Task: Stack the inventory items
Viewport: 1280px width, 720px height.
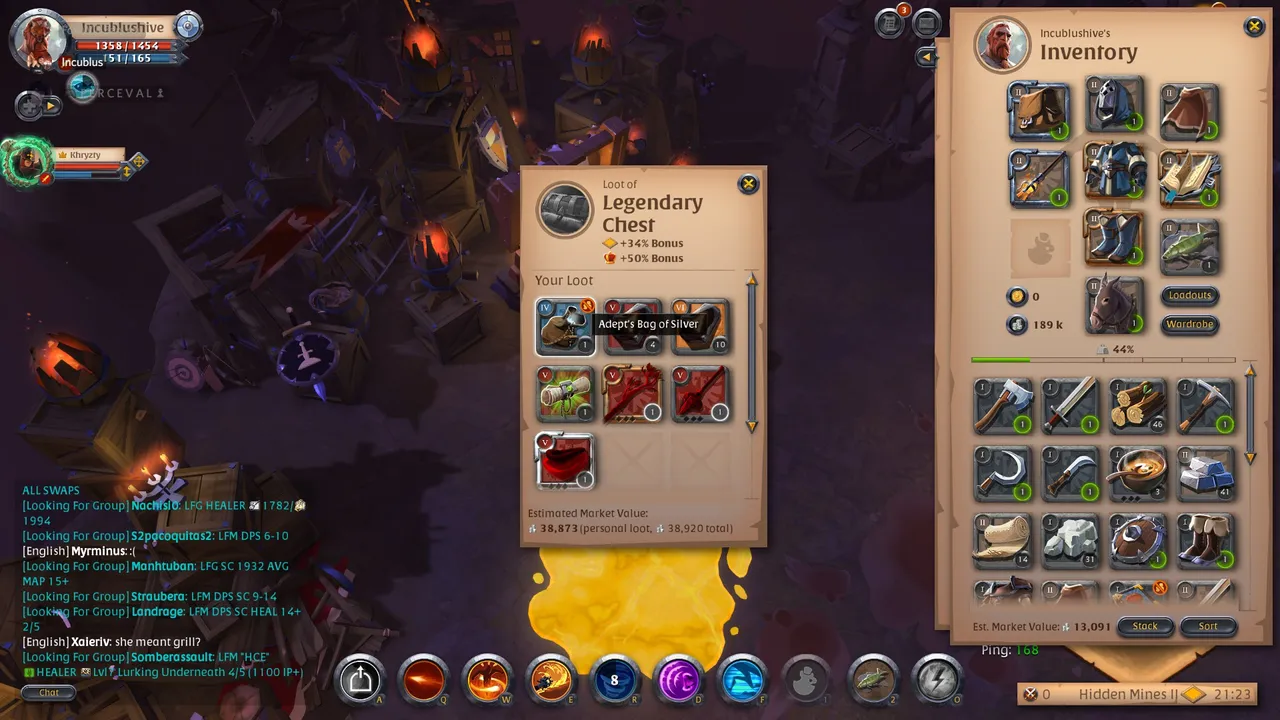Action: coord(1145,626)
